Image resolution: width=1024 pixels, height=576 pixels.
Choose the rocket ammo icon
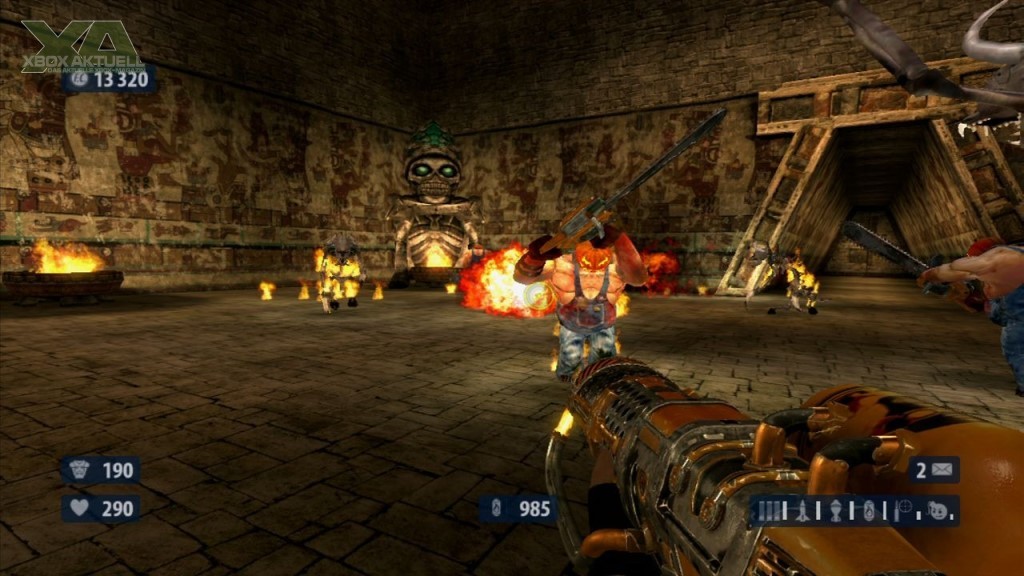click(x=800, y=511)
